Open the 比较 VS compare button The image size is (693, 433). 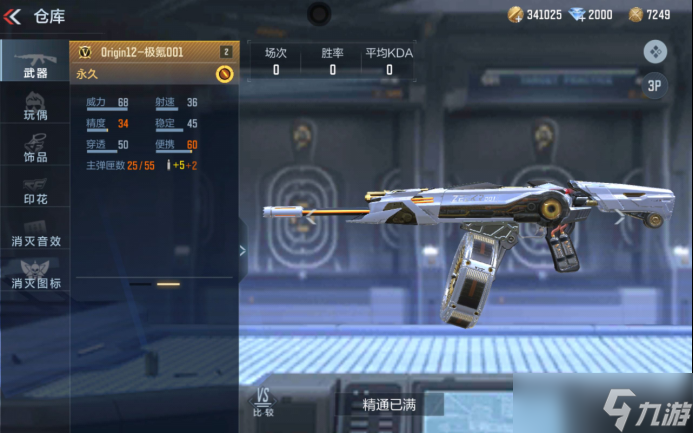(x=264, y=402)
